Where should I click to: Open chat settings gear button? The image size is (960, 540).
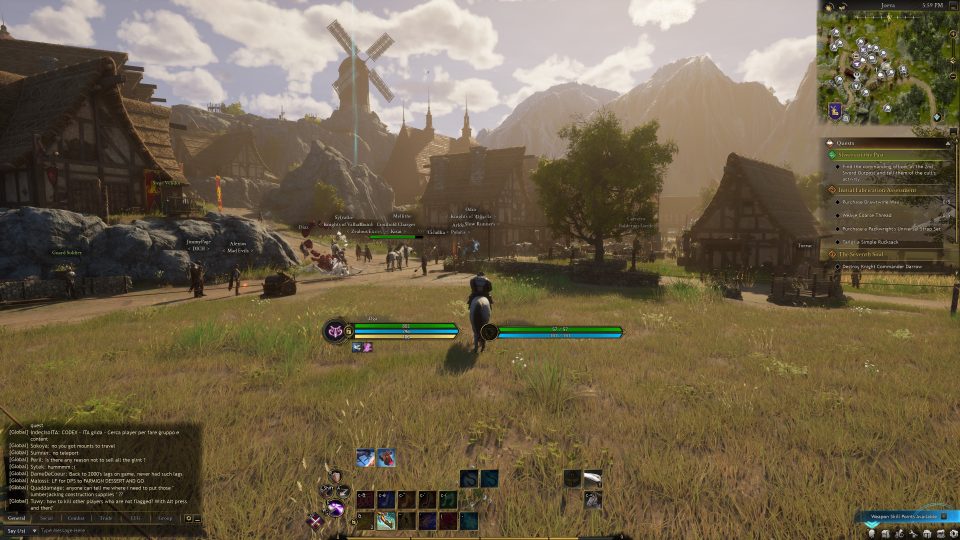[188, 518]
